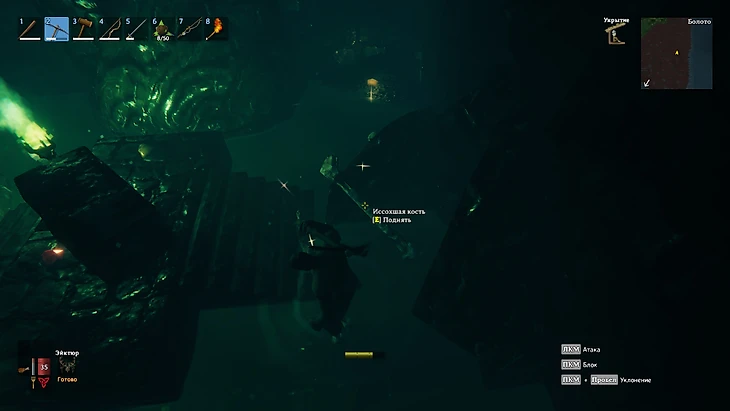Image resolution: width=730 pixels, height=411 pixels.
Task: Select the spear in hotbar slot 5
Action: coord(137,29)
